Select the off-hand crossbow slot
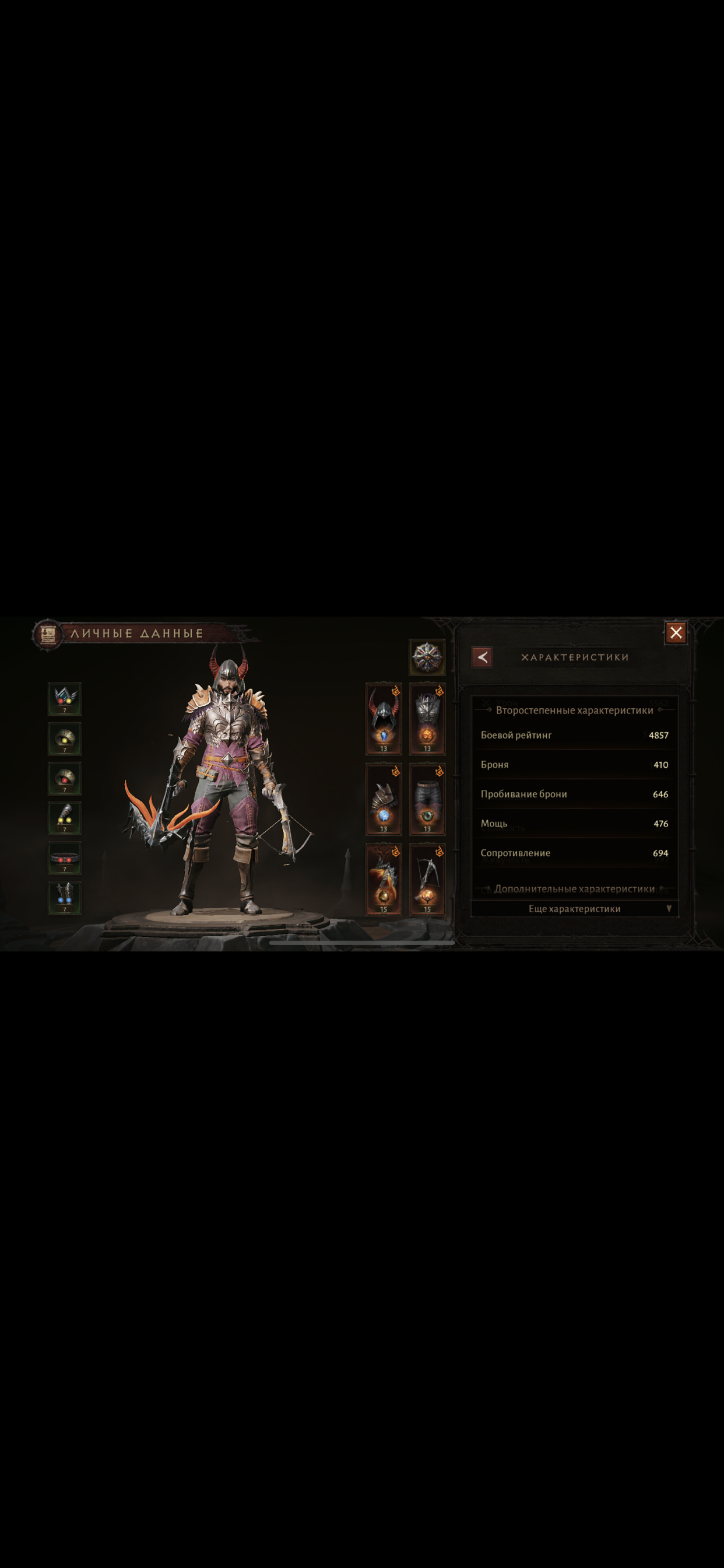 (x=427, y=879)
